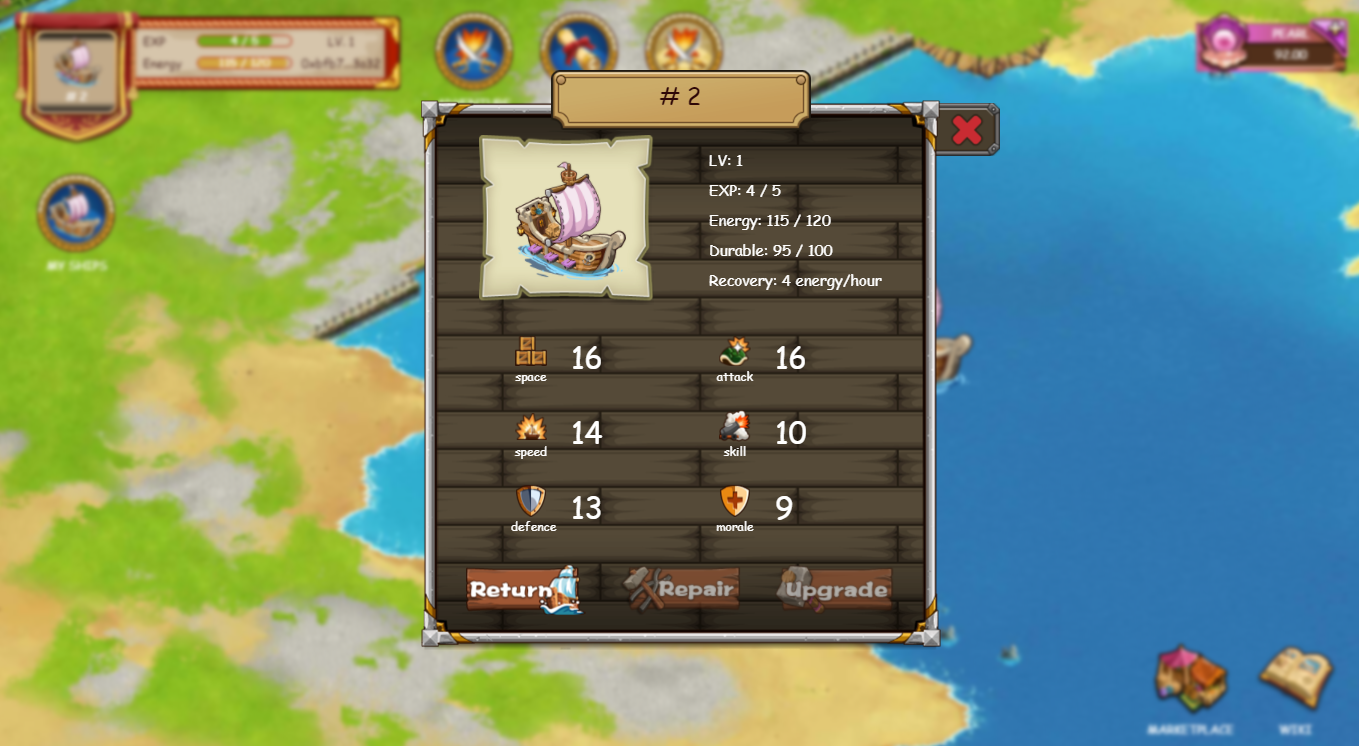Select the blue crossed swords icon
Viewport: 1359px width, 746px height.
coord(474,50)
